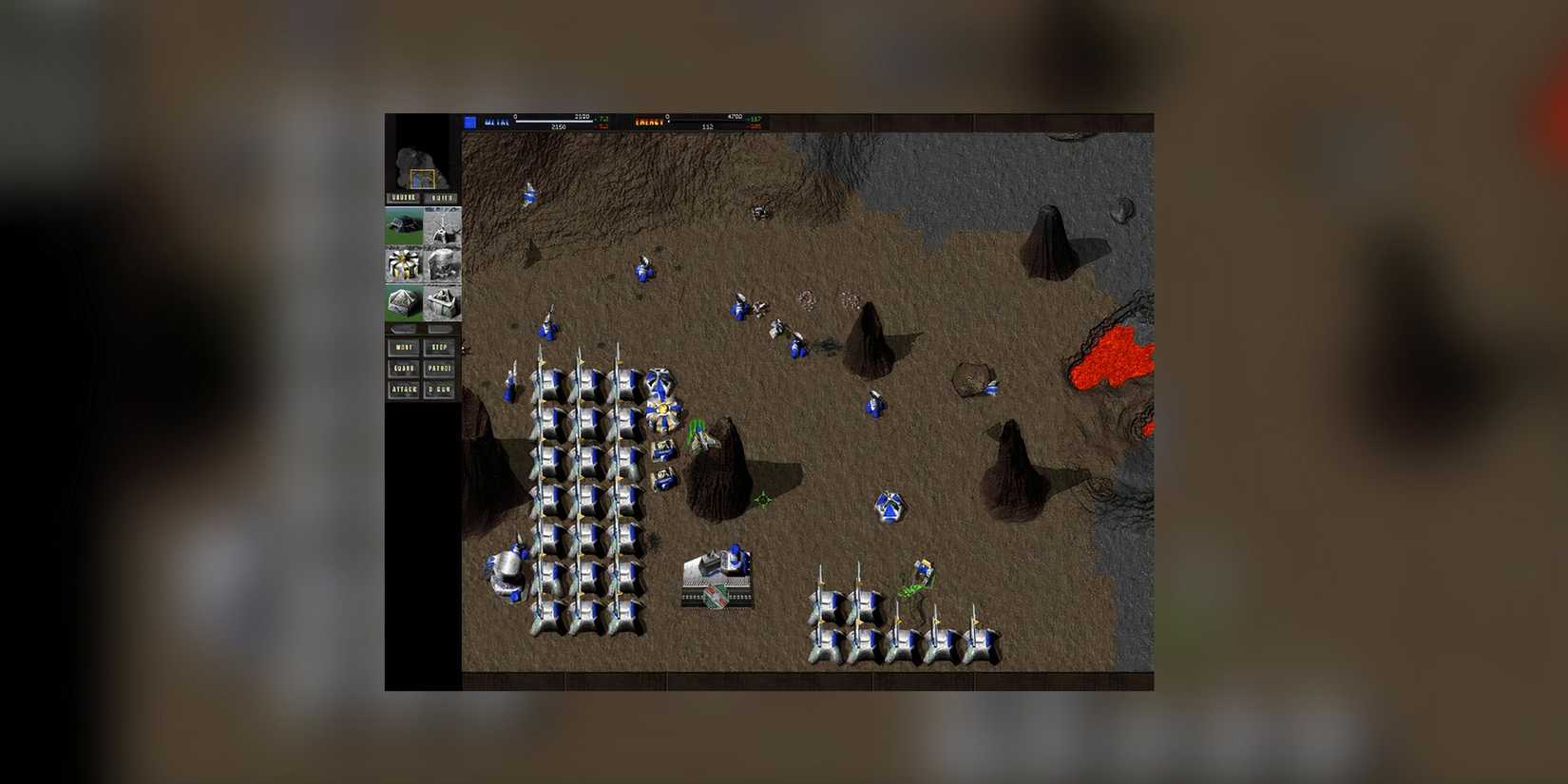Toggle PATROL mode for the selected unit
Image resolution: width=1568 pixels, height=784 pixels.
[439, 369]
